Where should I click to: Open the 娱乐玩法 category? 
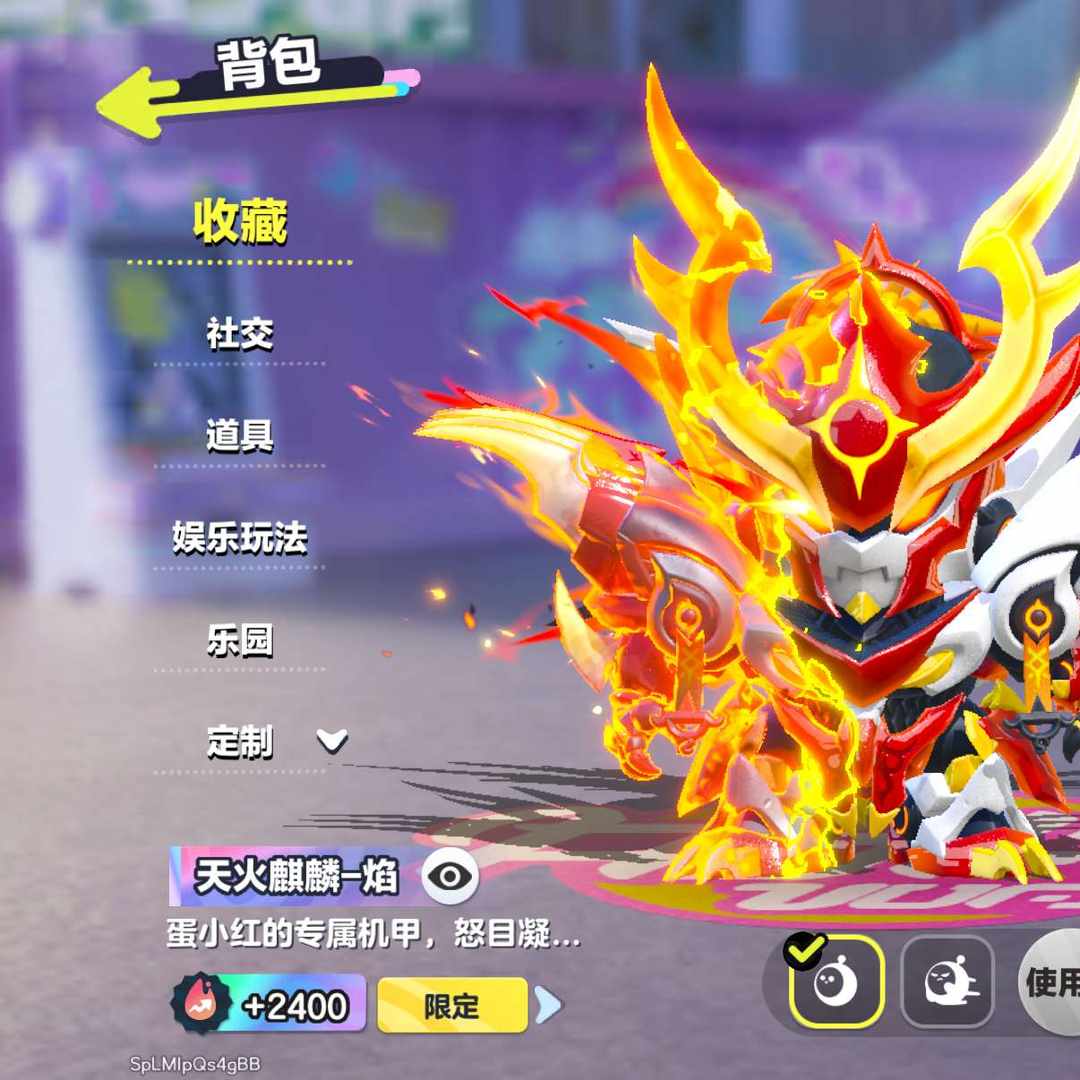240,539
